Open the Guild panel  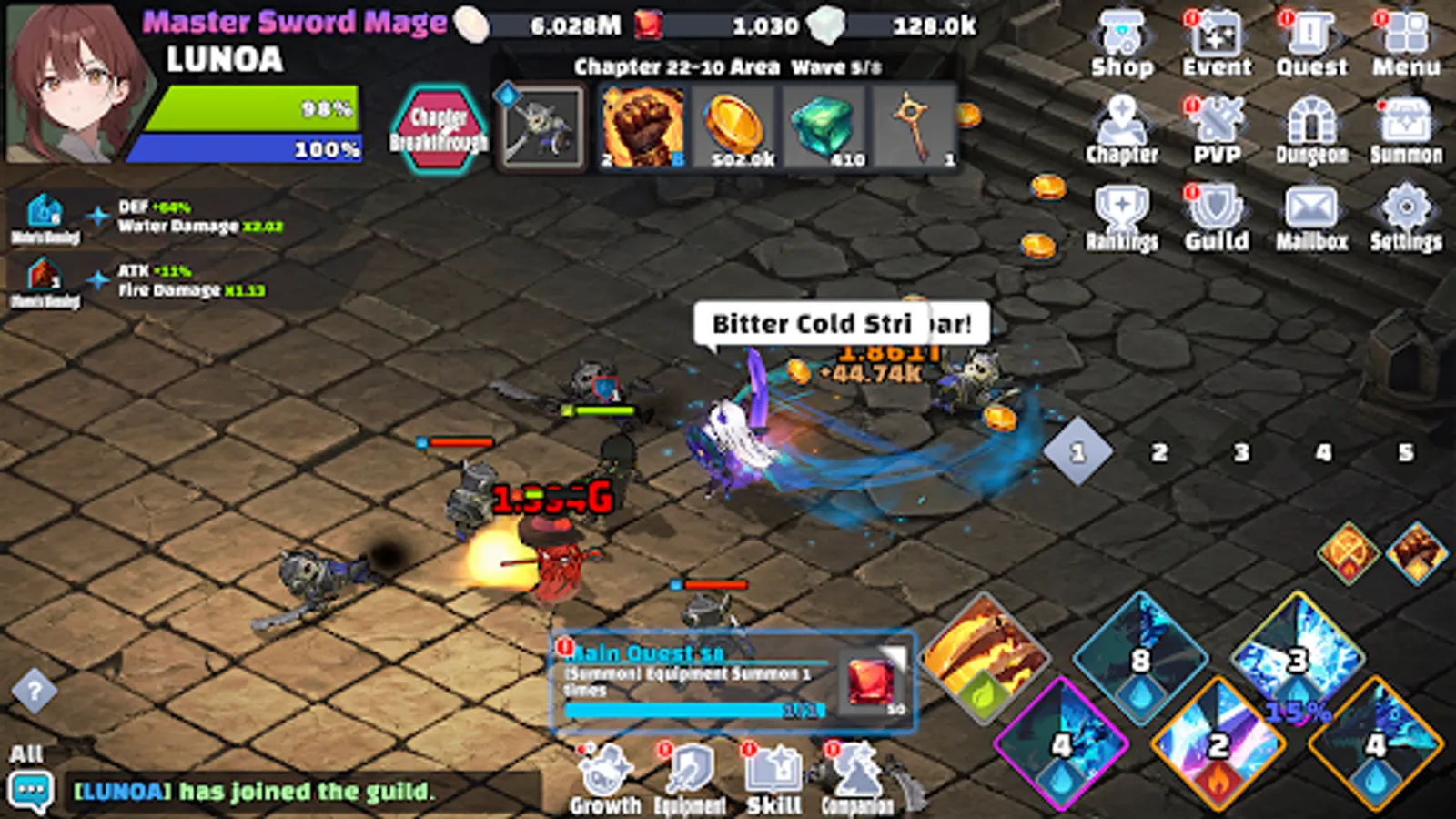pyautogui.click(x=1218, y=209)
